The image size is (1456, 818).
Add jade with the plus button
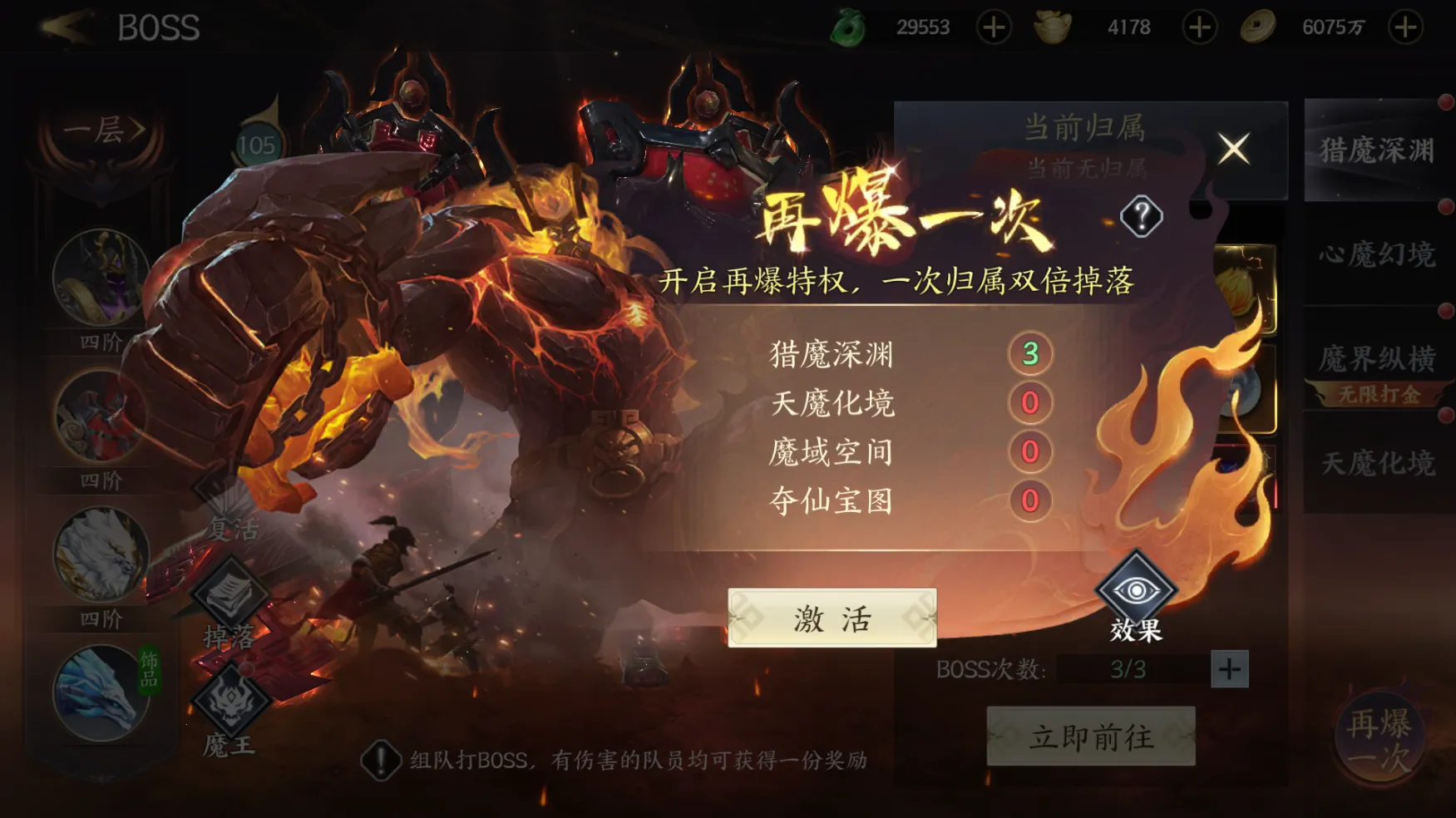coord(991,26)
